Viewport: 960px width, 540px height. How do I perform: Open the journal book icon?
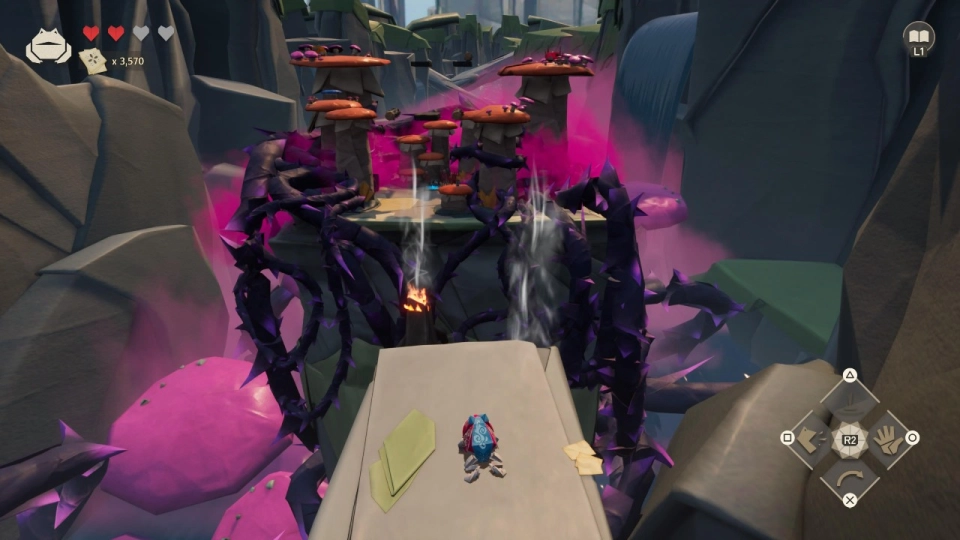(x=918, y=37)
